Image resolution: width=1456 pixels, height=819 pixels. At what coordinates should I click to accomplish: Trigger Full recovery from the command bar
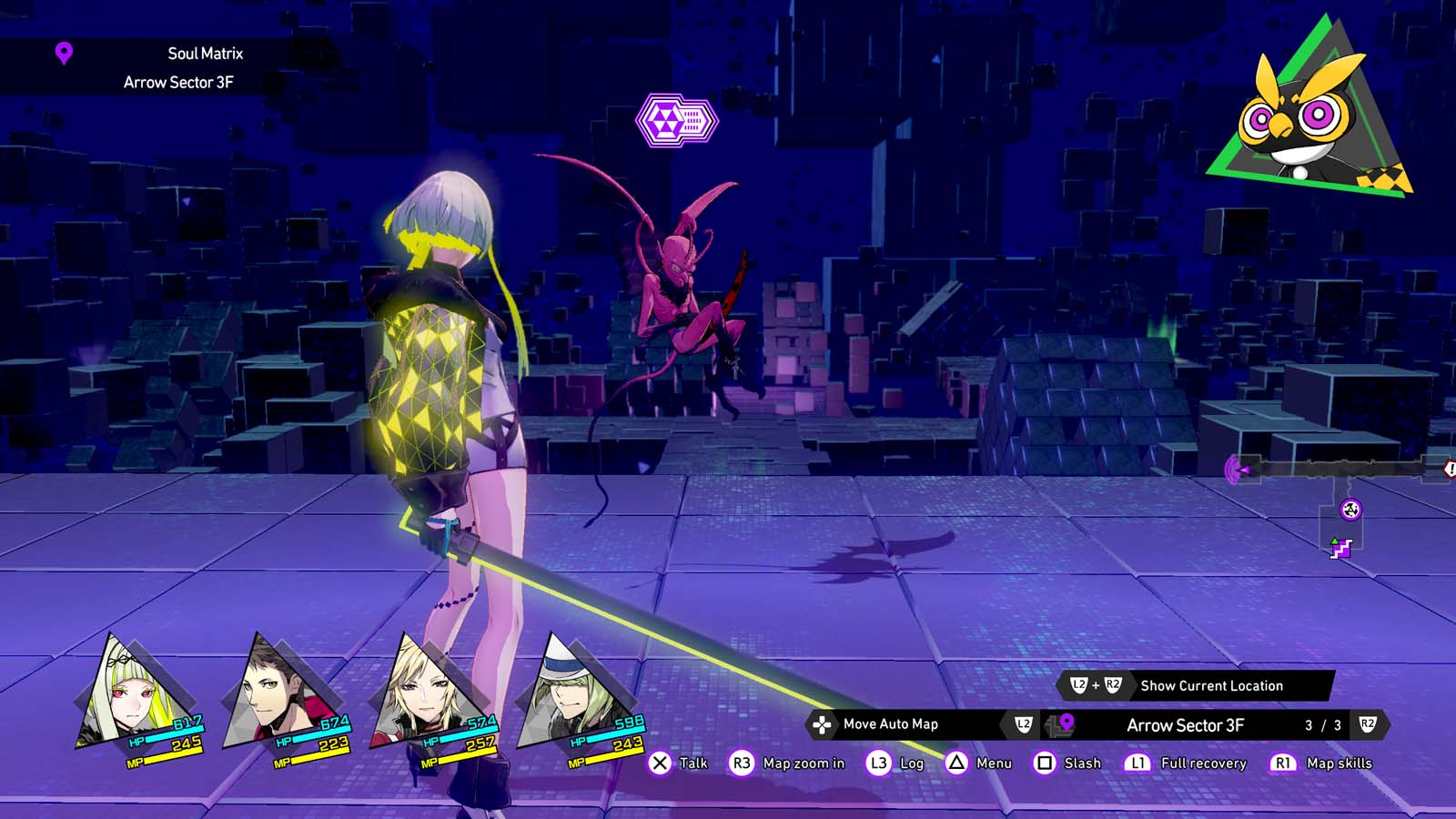click(1204, 763)
